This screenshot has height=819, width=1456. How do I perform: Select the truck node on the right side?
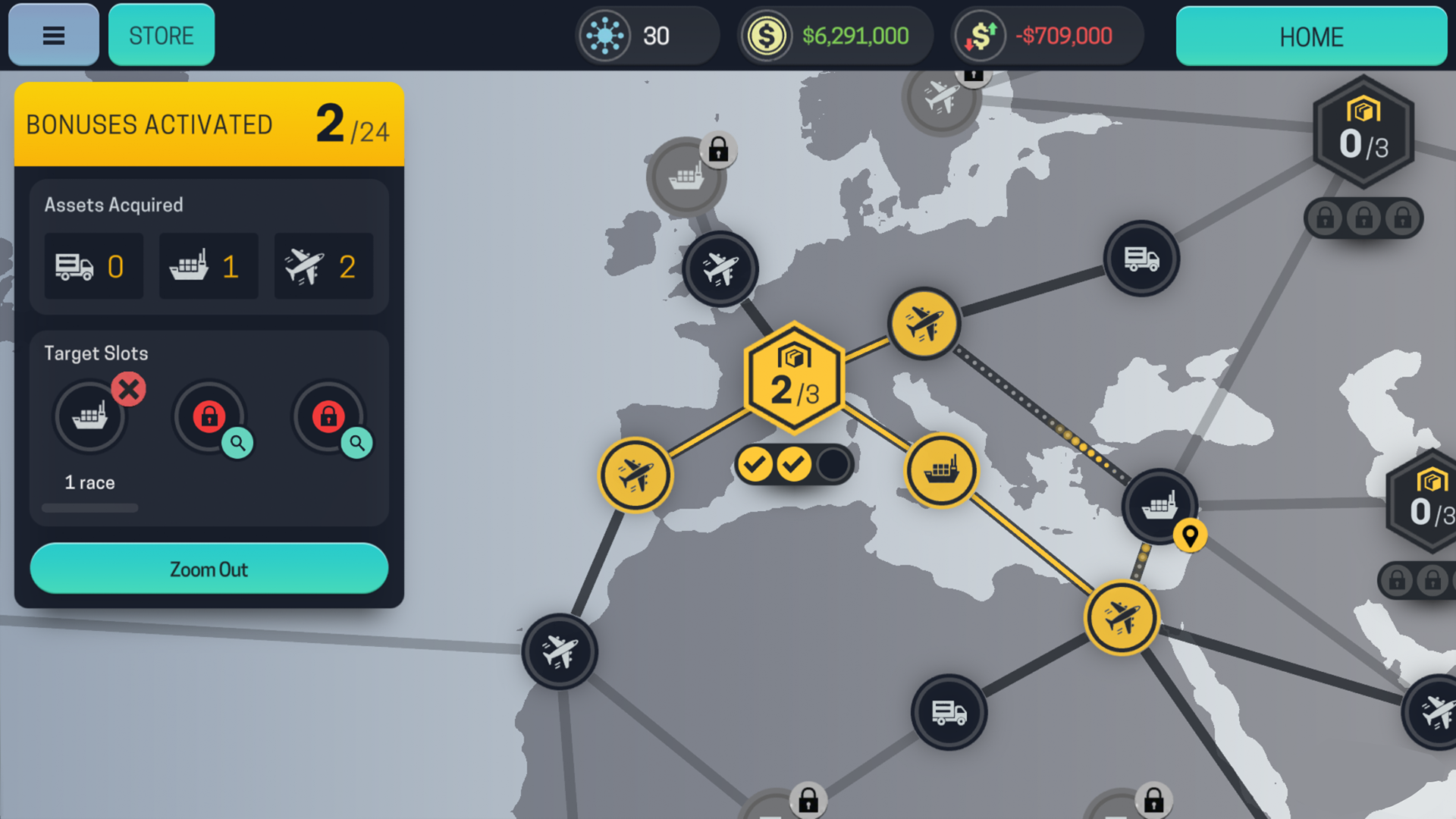point(1141,259)
